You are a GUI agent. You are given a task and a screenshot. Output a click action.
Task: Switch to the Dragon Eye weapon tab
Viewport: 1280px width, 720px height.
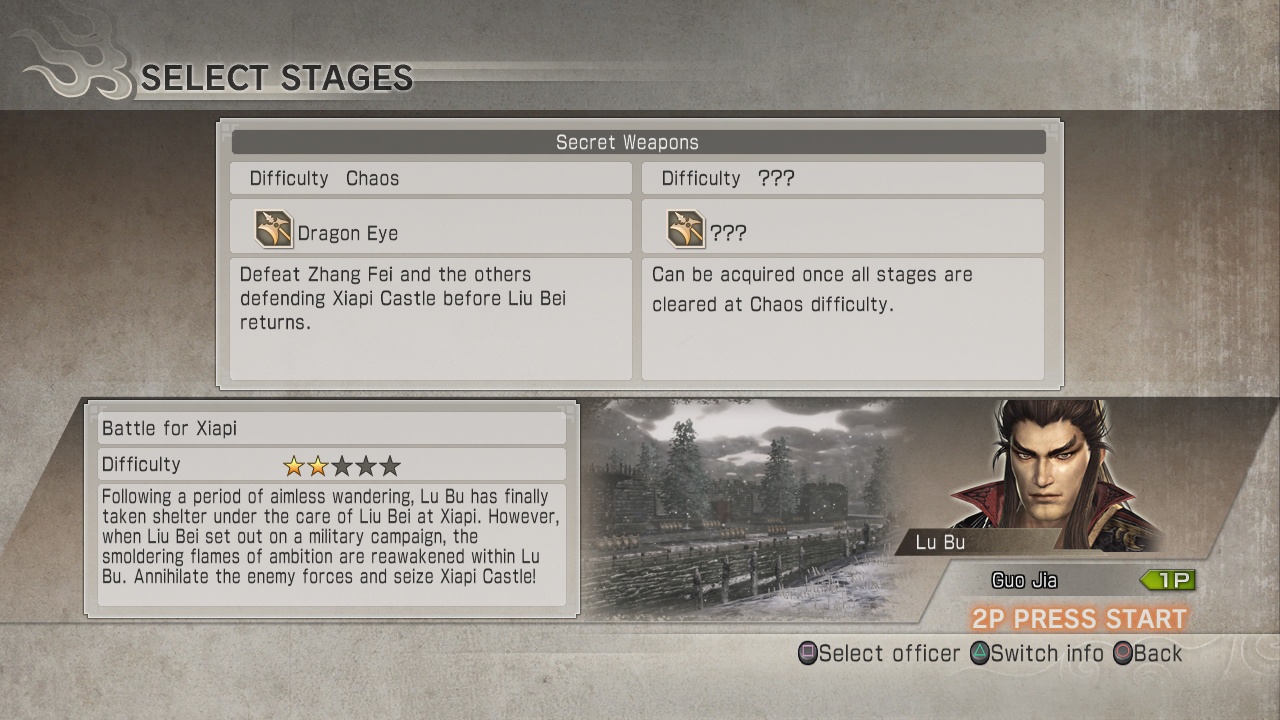point(430,228)
